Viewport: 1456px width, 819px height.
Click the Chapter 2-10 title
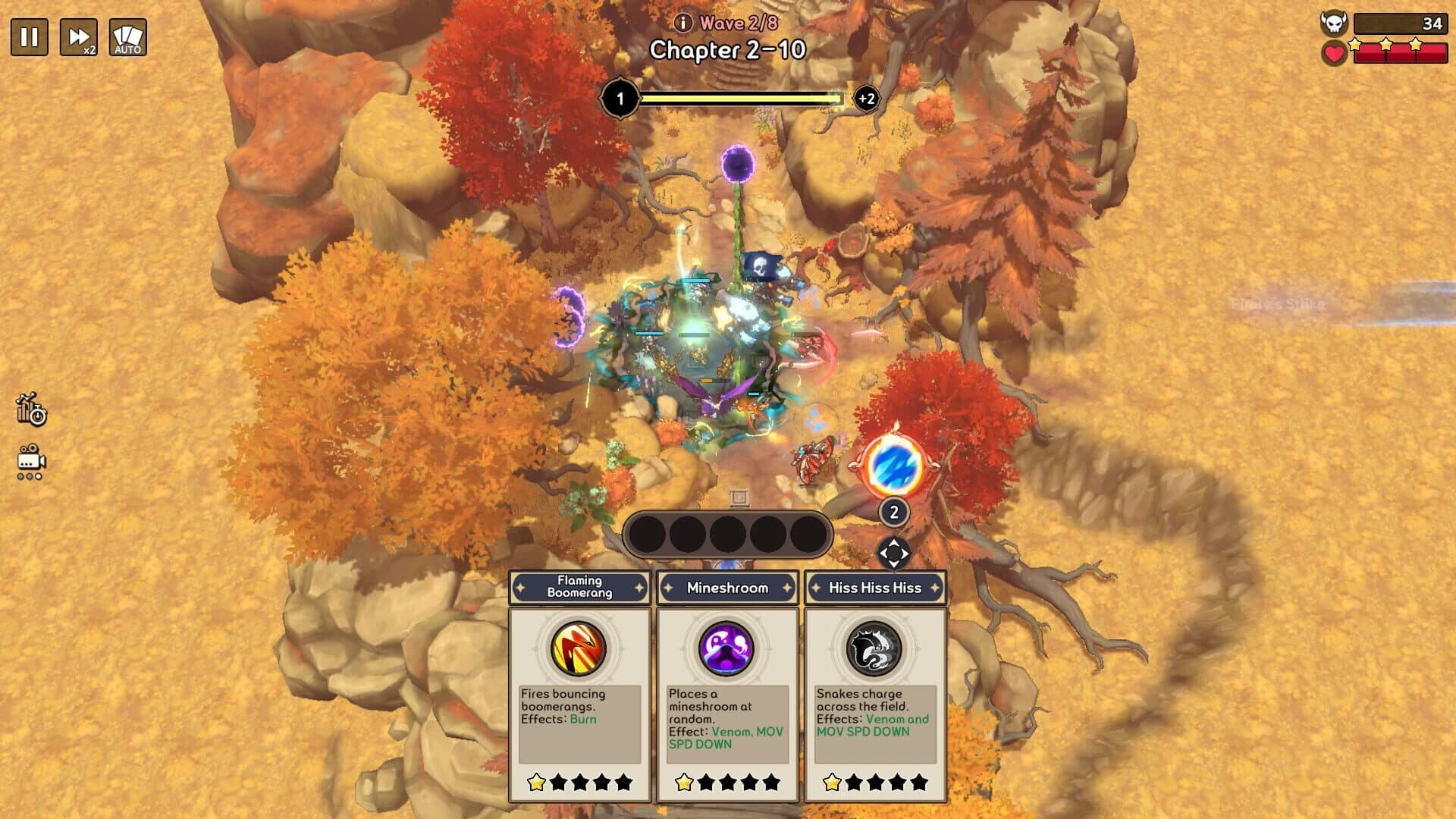[728, 48]
